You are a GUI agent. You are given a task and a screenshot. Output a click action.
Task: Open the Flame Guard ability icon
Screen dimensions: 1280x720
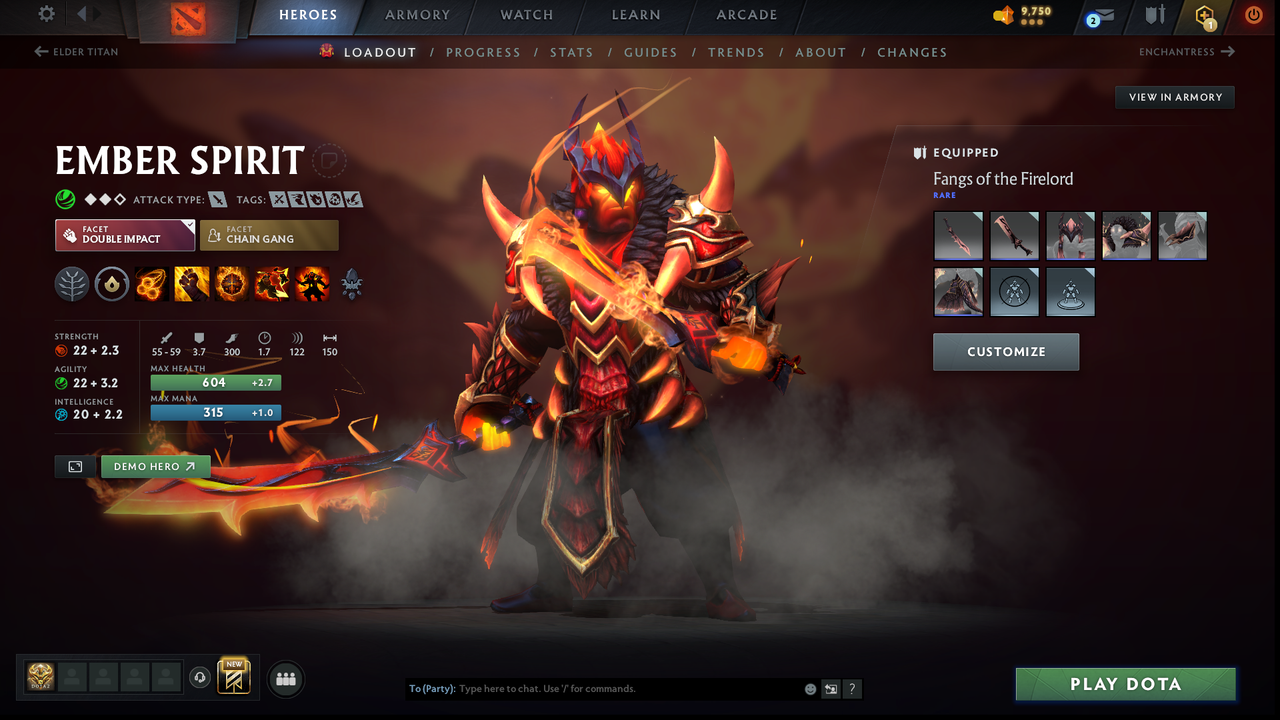[231, 284]
